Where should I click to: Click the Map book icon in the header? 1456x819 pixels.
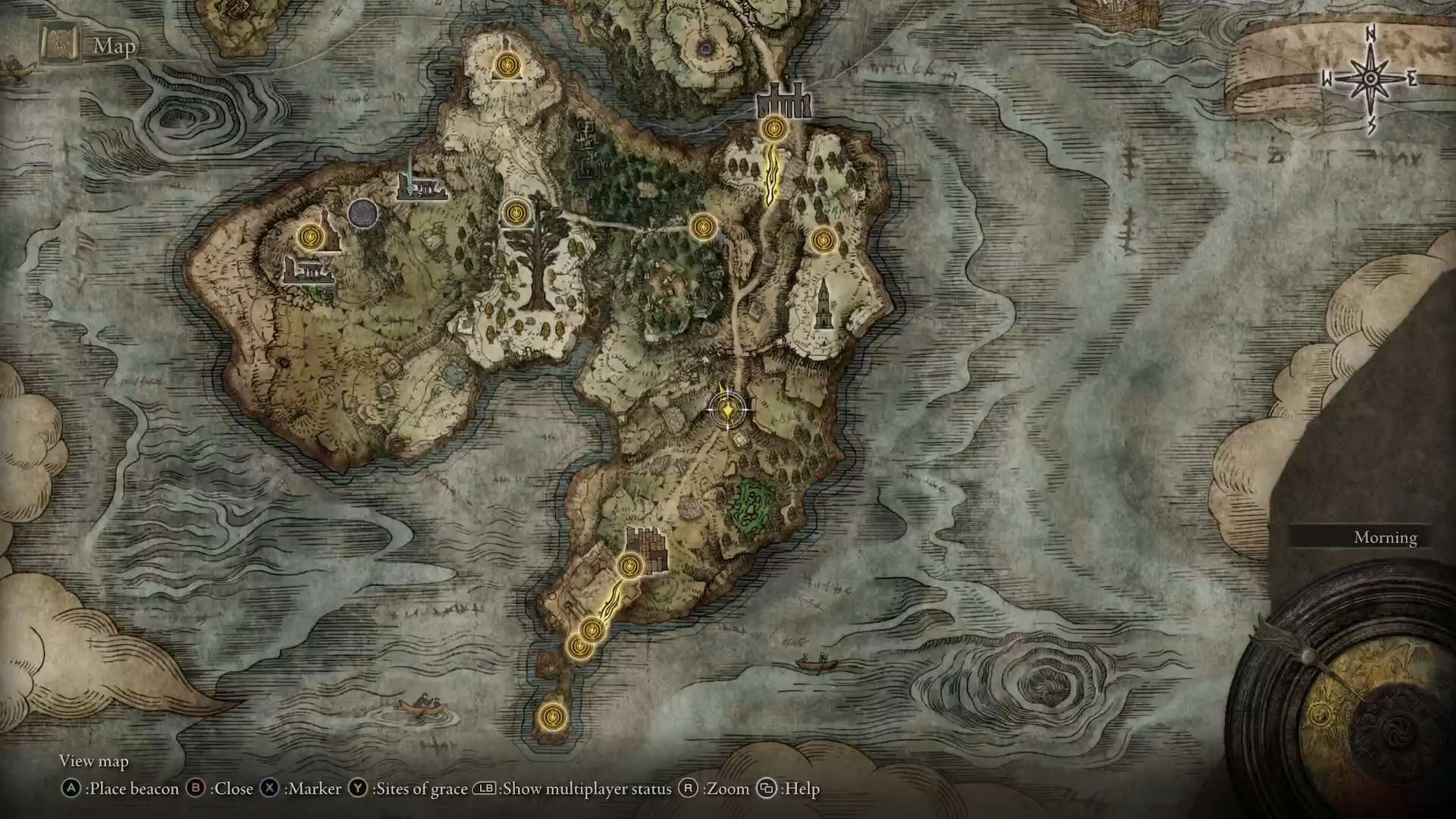(x=61, y=44)
